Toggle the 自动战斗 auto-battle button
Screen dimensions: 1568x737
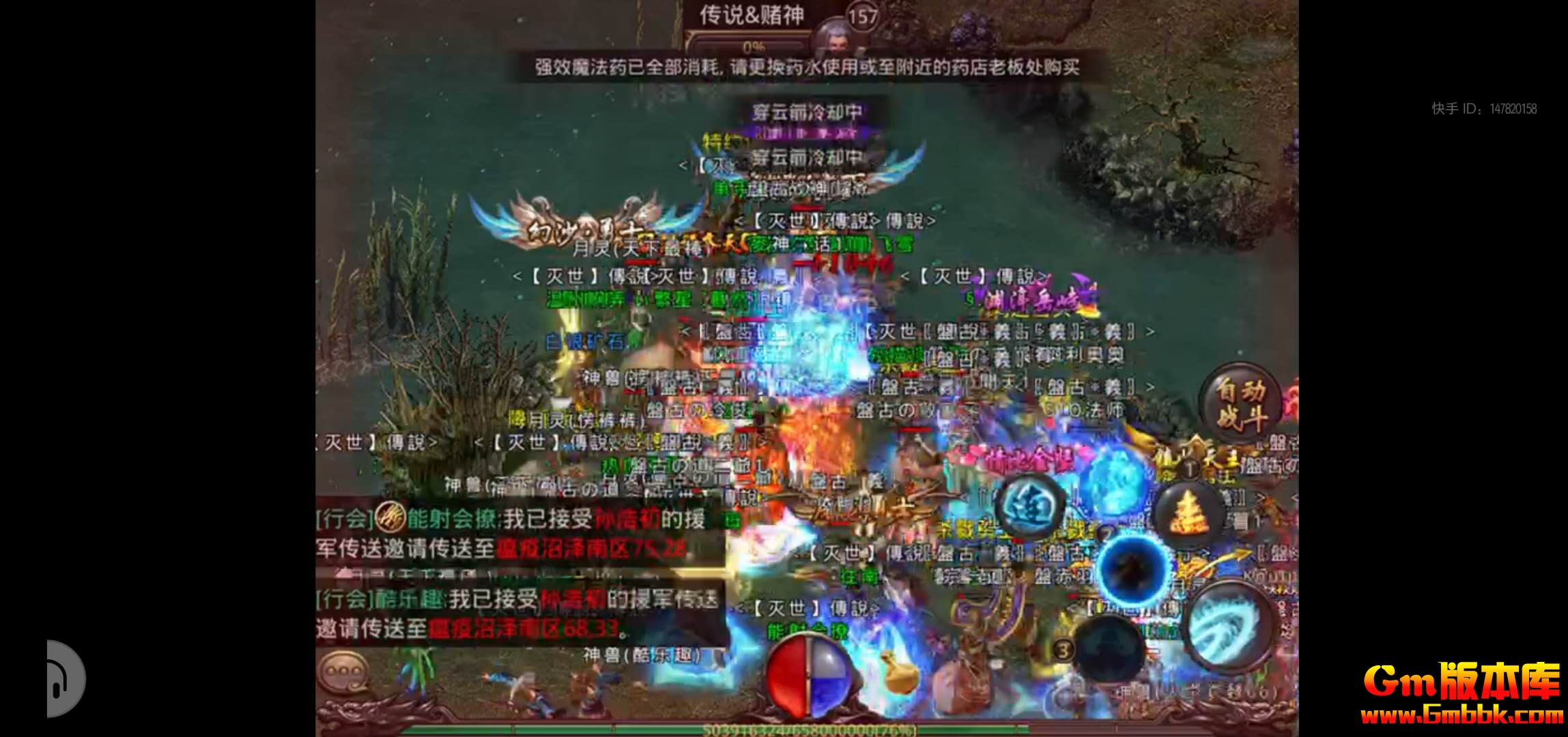coord(1240,403)
